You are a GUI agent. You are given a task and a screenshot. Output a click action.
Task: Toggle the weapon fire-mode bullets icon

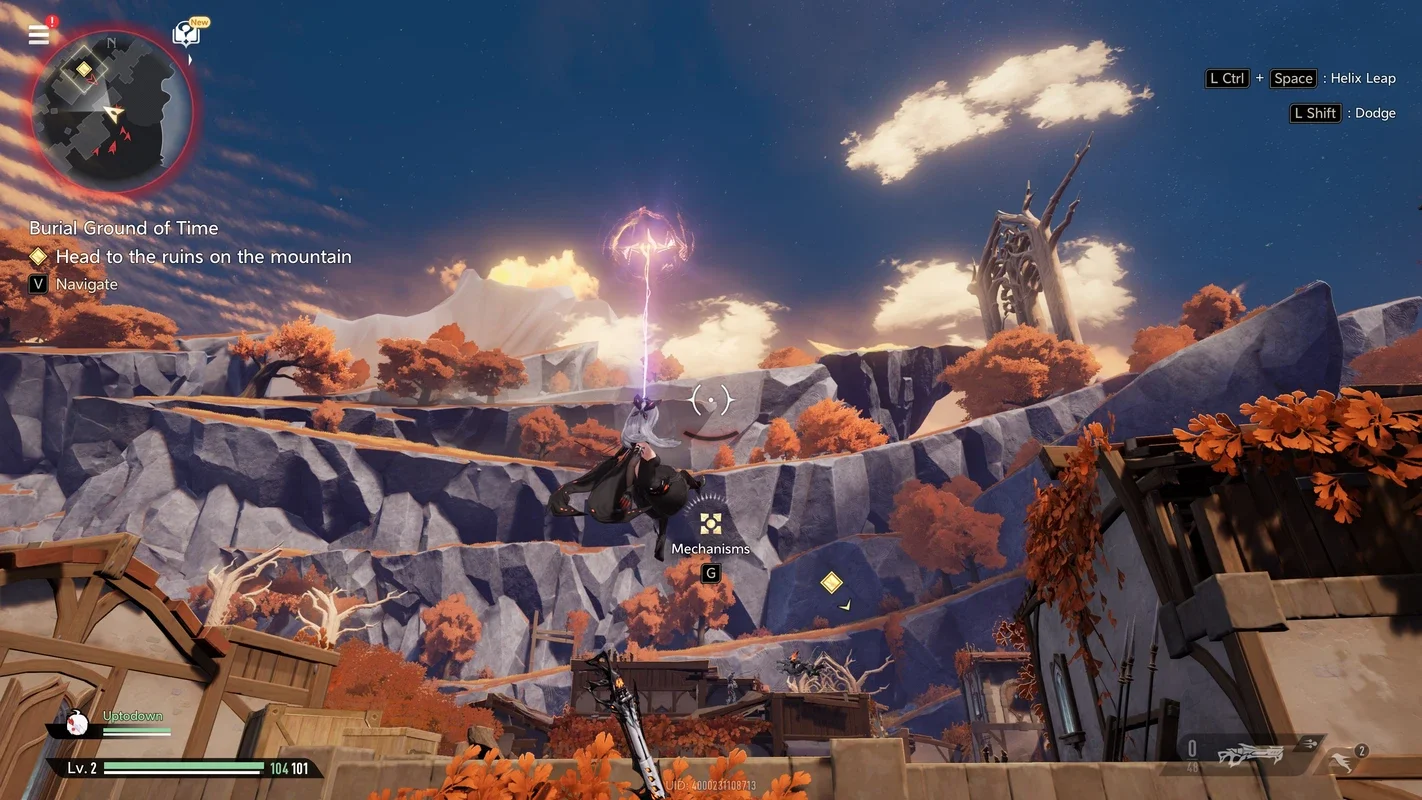point(1310,743)
